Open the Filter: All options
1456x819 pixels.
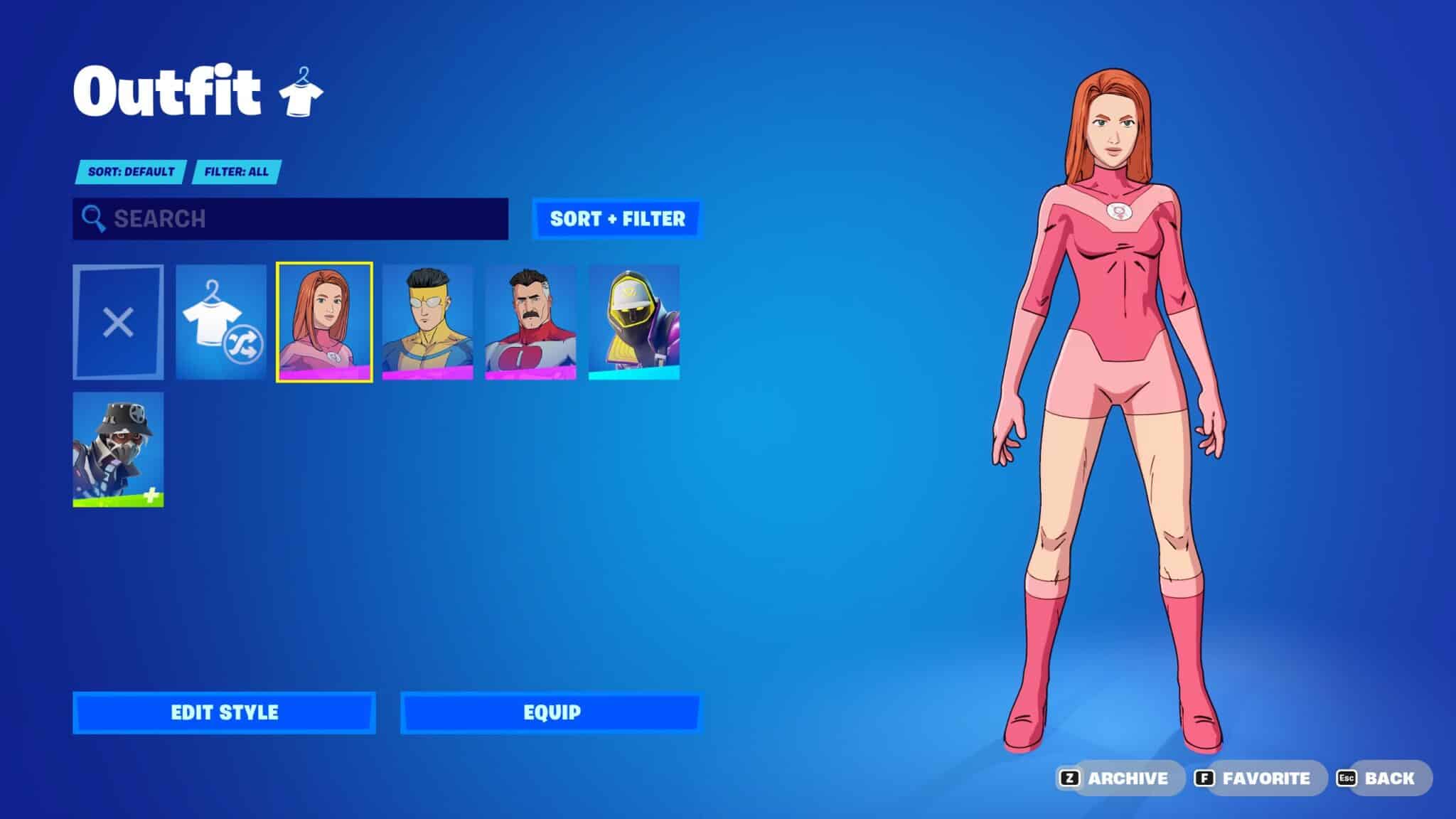tap(237, 171)
